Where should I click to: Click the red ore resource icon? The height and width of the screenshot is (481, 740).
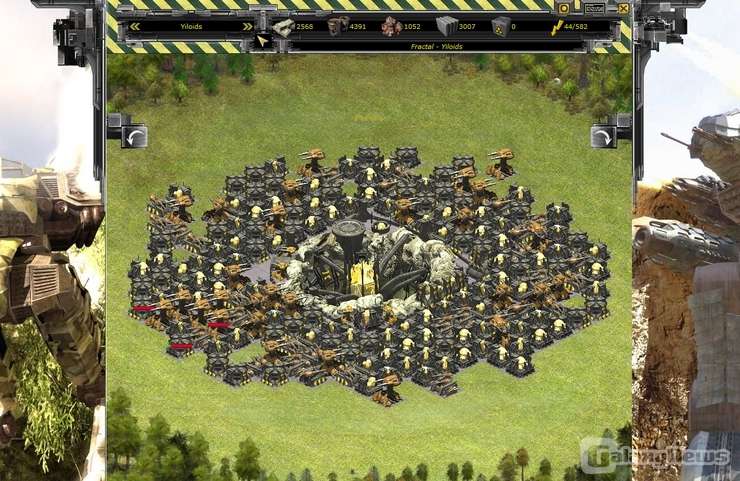click(390, 27)
